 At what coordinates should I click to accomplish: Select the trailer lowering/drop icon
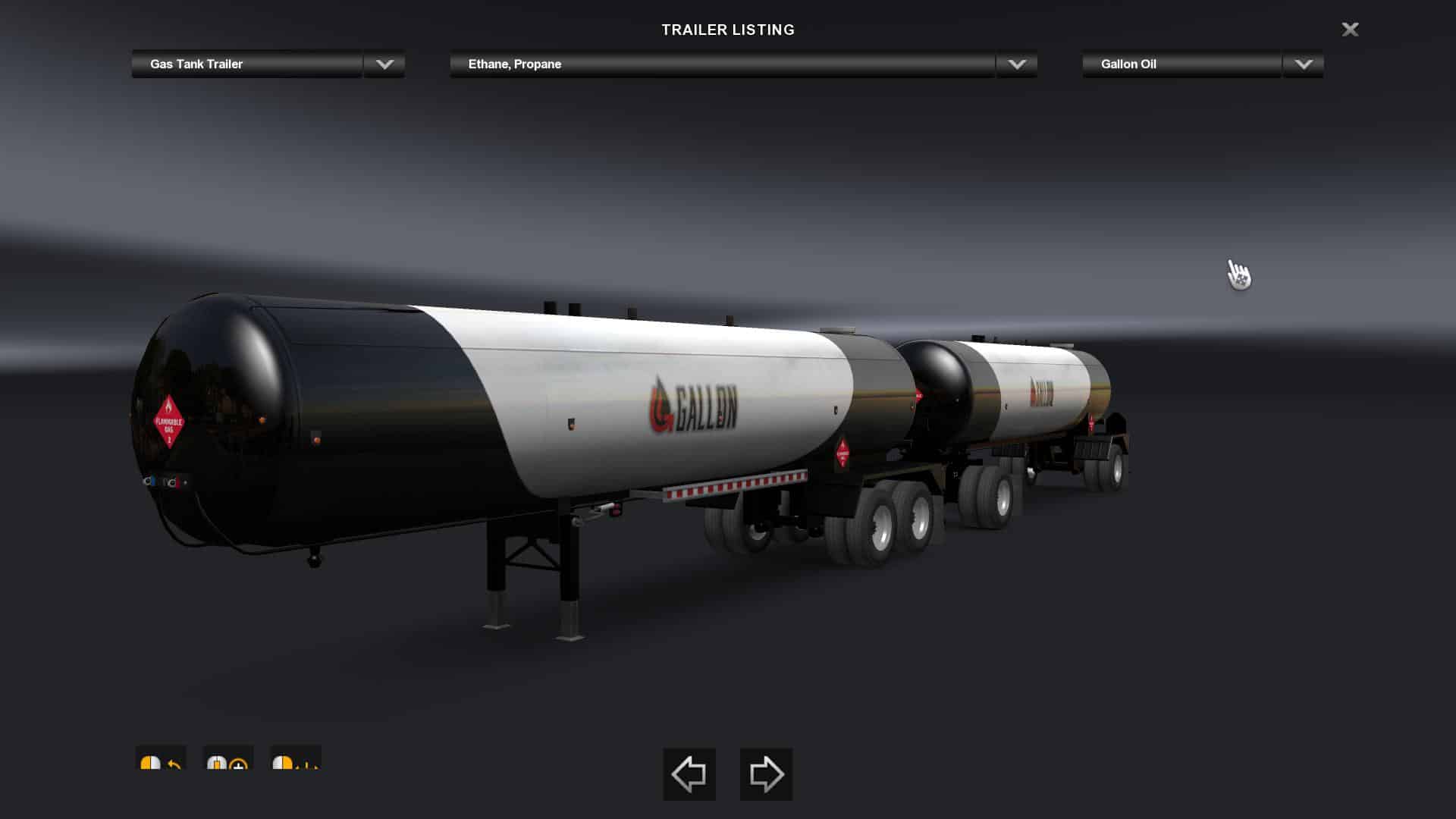[296, 766]
